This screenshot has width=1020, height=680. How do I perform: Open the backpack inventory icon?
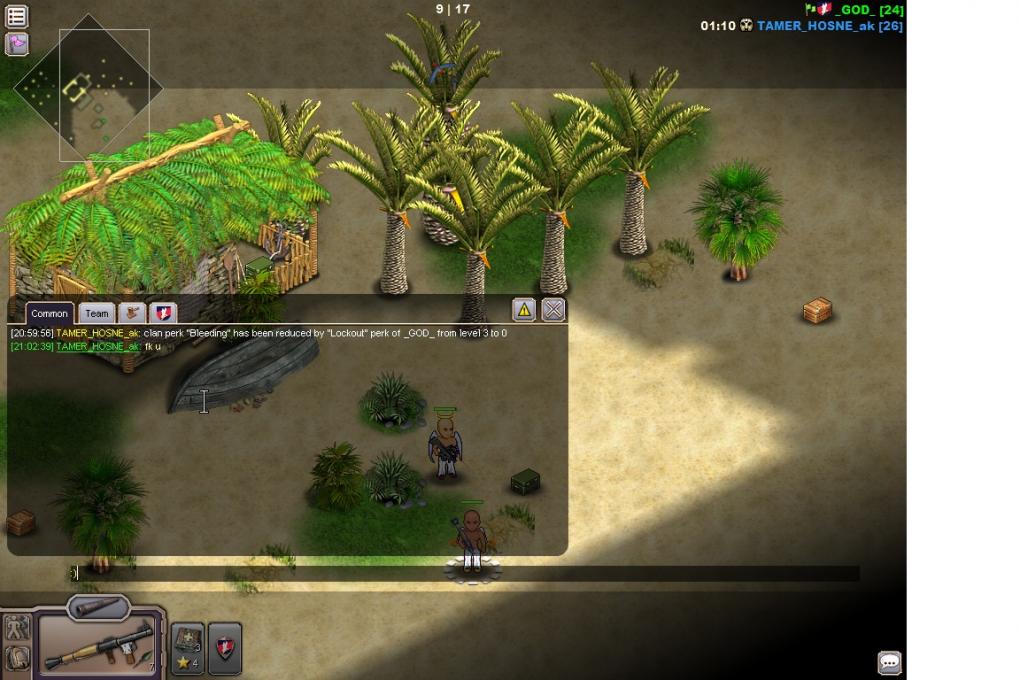pyautogui.click(x=17, y=657)
